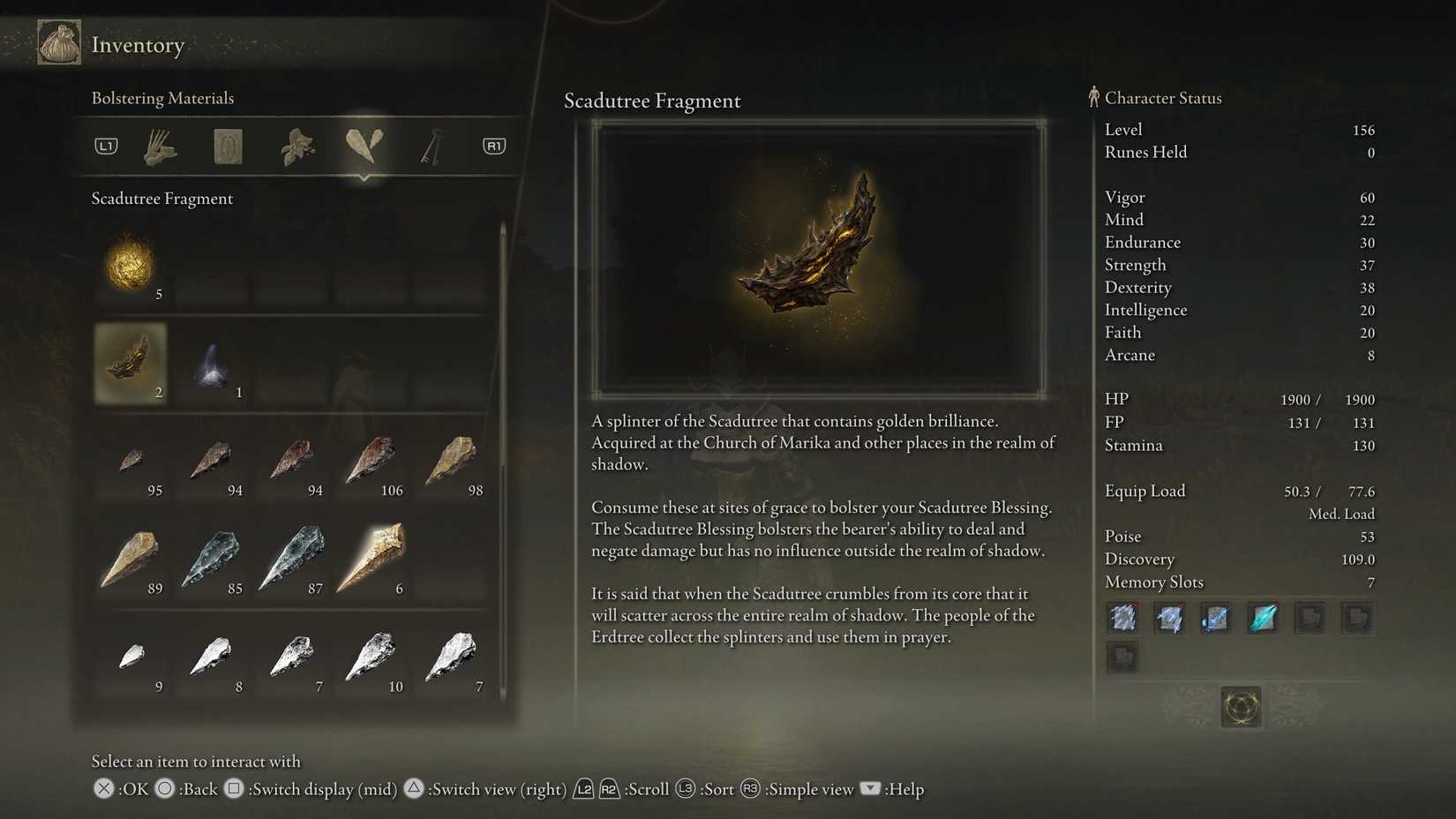Select the smithing stone with quantity 106
This screenshot has width=1456, height=819.
point(372,462)
